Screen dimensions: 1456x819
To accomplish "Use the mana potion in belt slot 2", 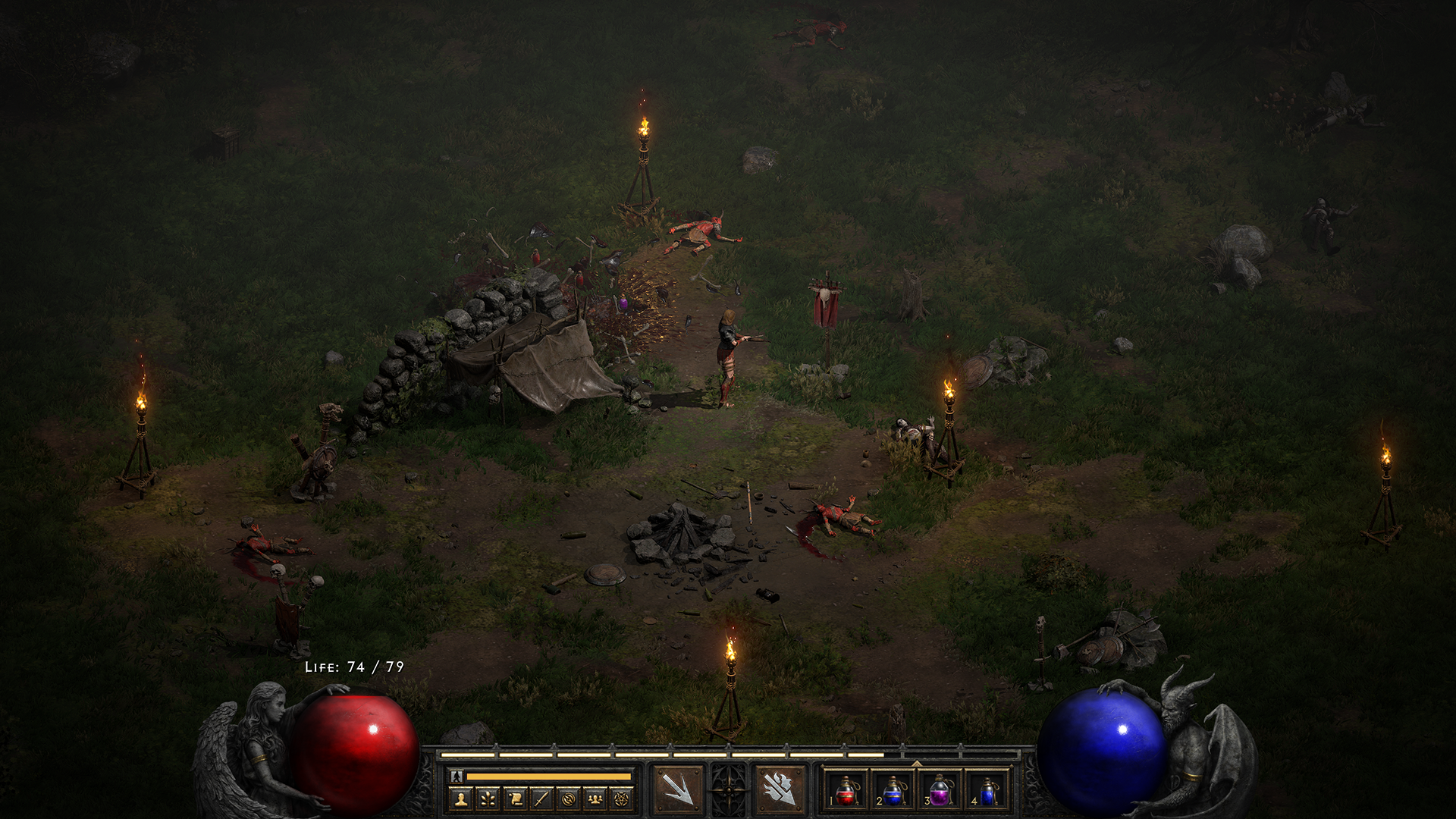I will 893,791.
